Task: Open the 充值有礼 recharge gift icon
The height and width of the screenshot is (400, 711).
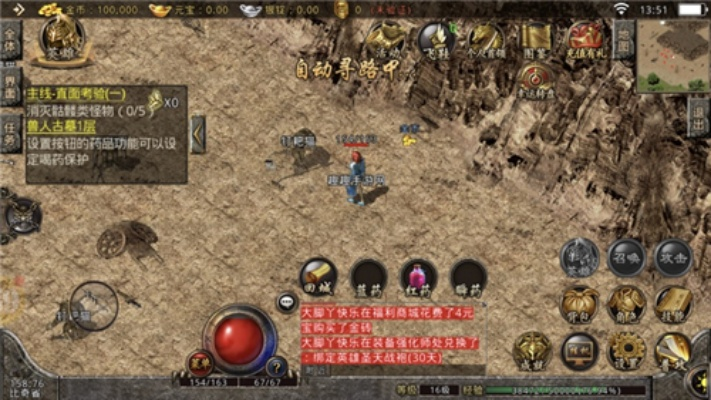Action: (x=586, y=39)
